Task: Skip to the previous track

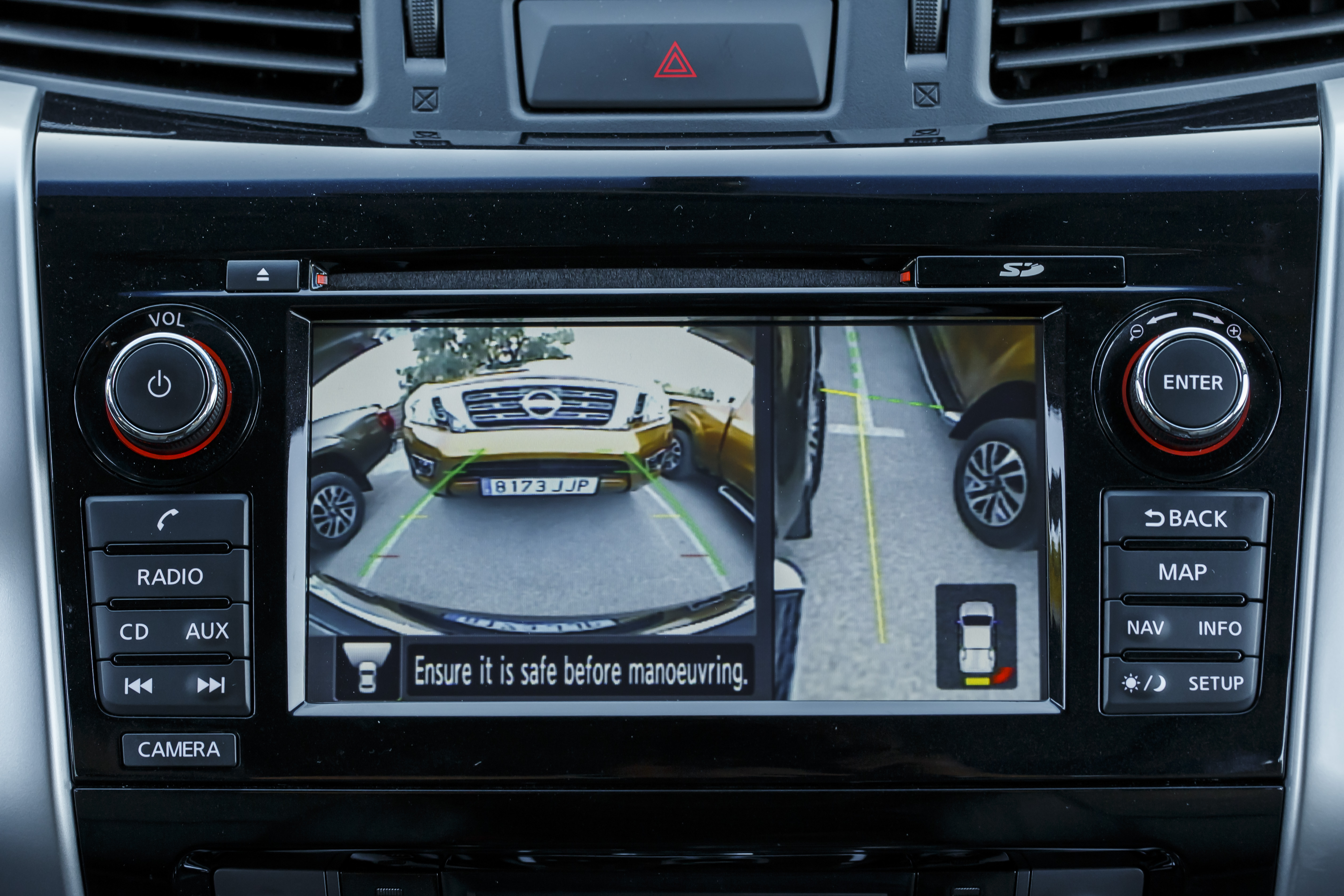Action: (x=138, y=685)
